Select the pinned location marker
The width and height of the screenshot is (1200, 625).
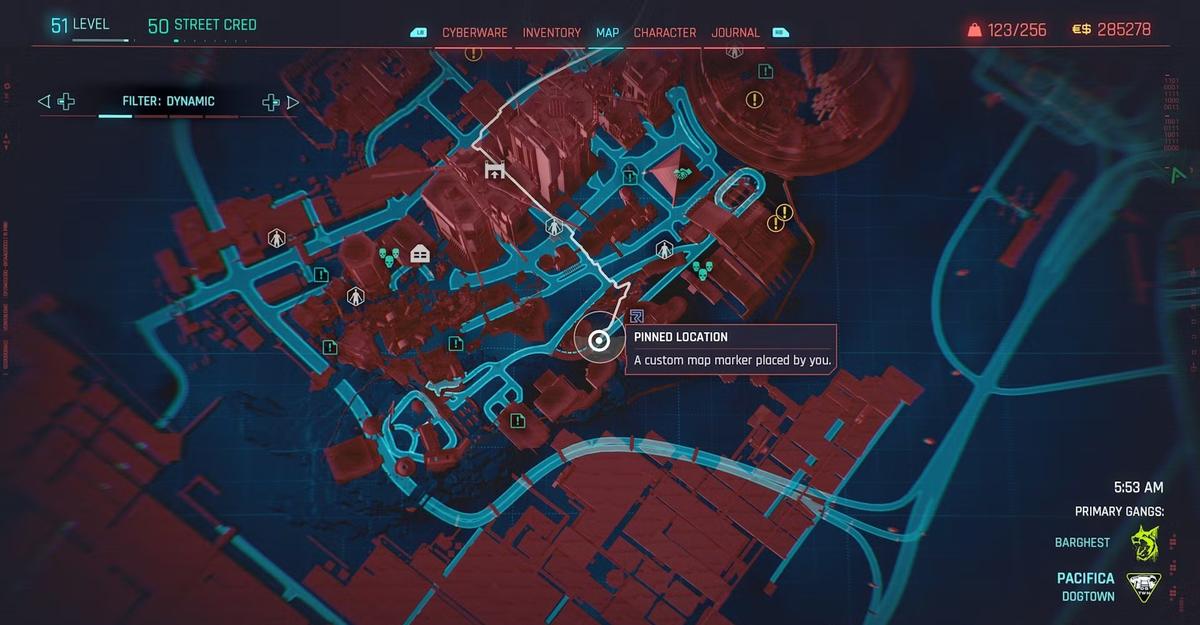[x=599, y=341]
